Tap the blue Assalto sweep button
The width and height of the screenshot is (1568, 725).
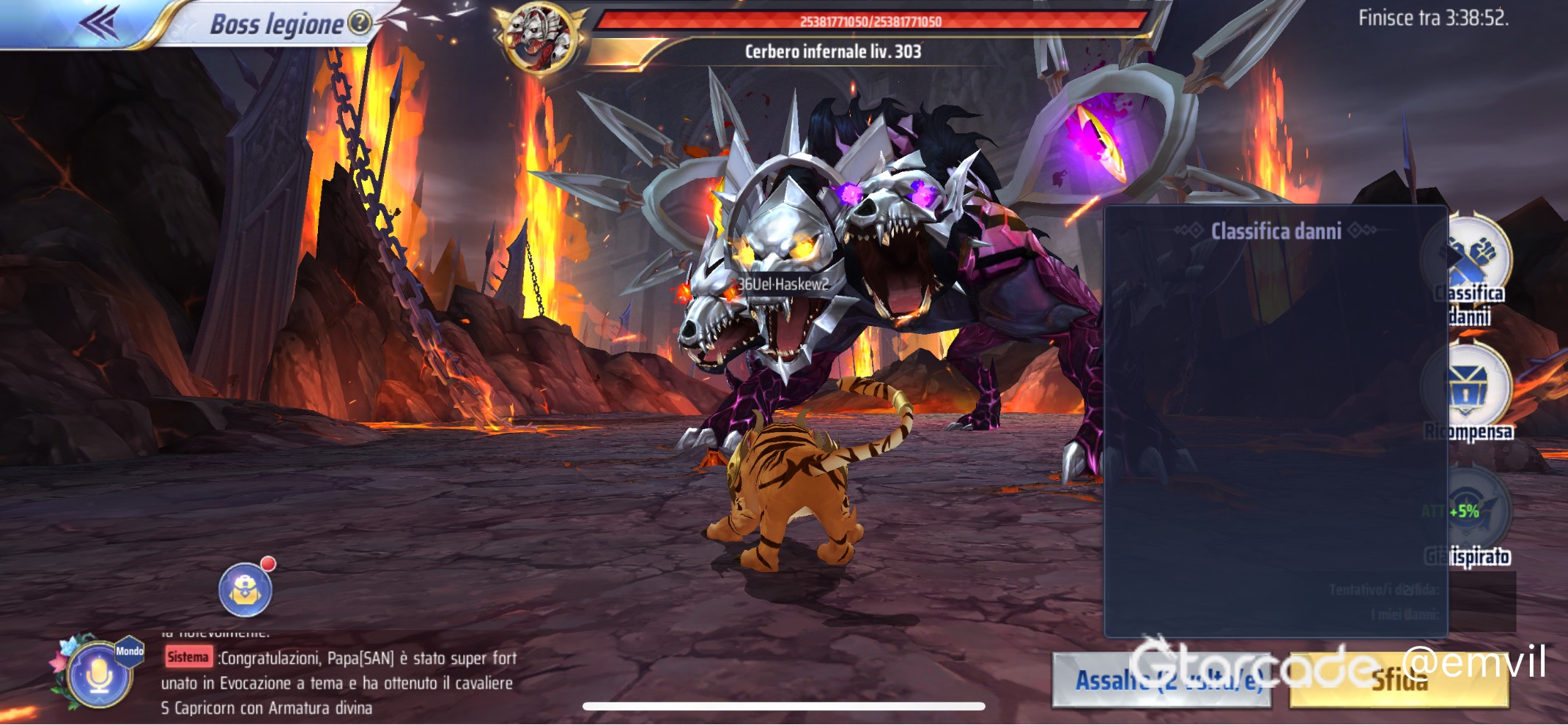click(x=1161, y=681)
